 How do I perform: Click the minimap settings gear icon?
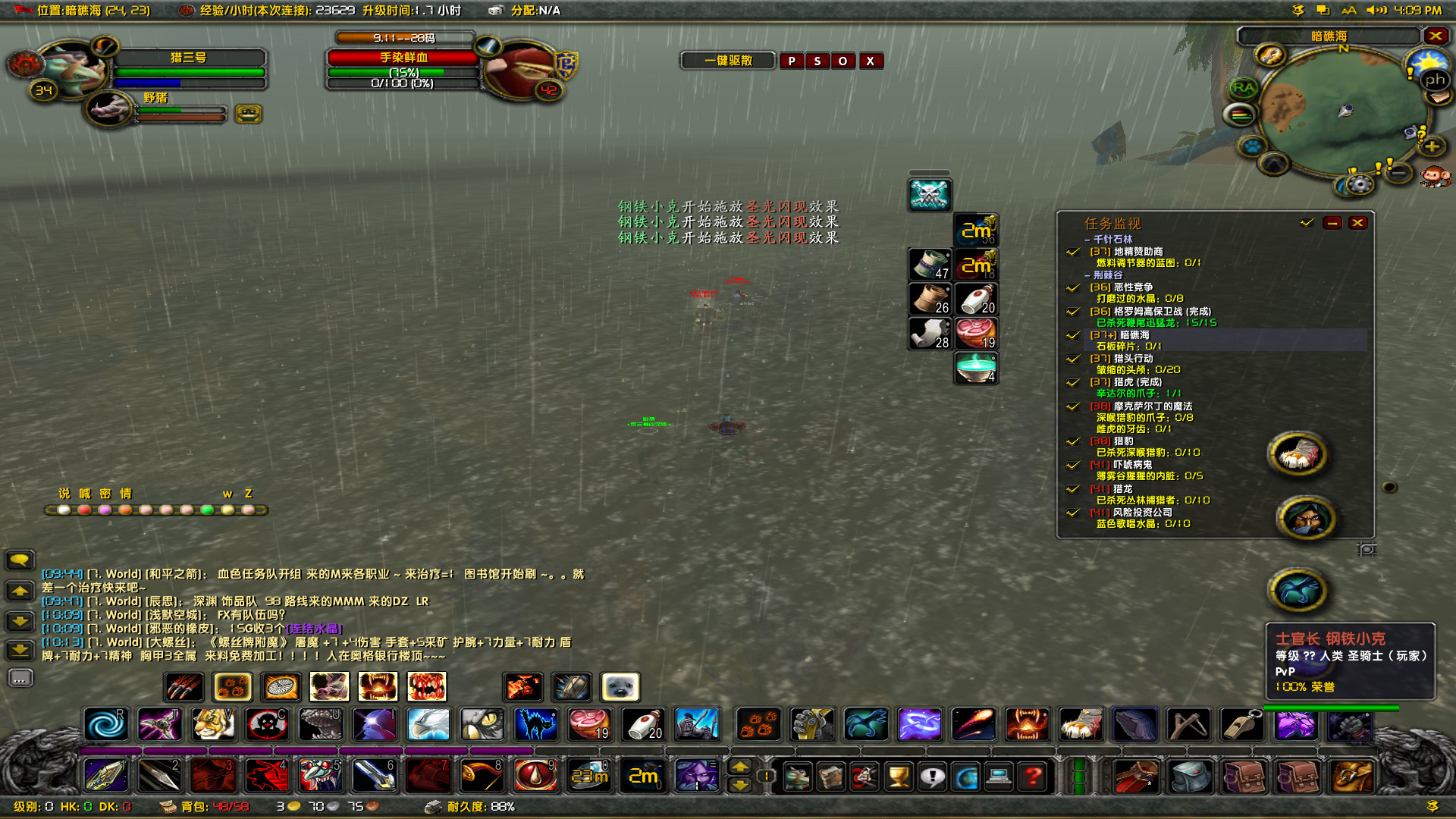click(1360, 183)
